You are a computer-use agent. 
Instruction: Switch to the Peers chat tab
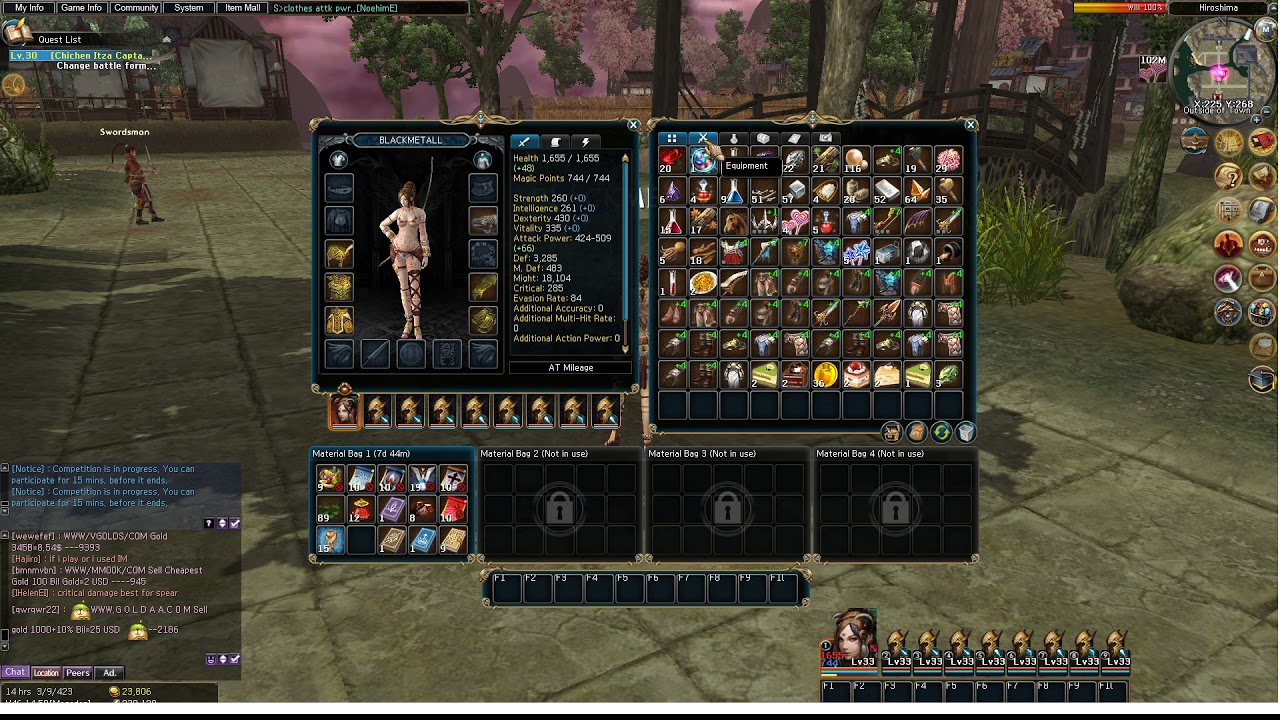coord(77,673)
